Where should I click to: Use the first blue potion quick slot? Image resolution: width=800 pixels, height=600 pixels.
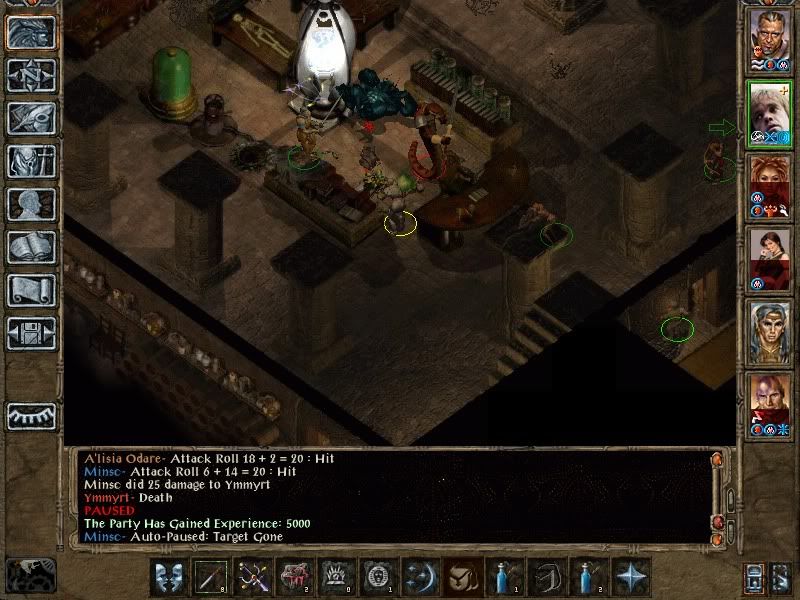click(x=502, y=577)
